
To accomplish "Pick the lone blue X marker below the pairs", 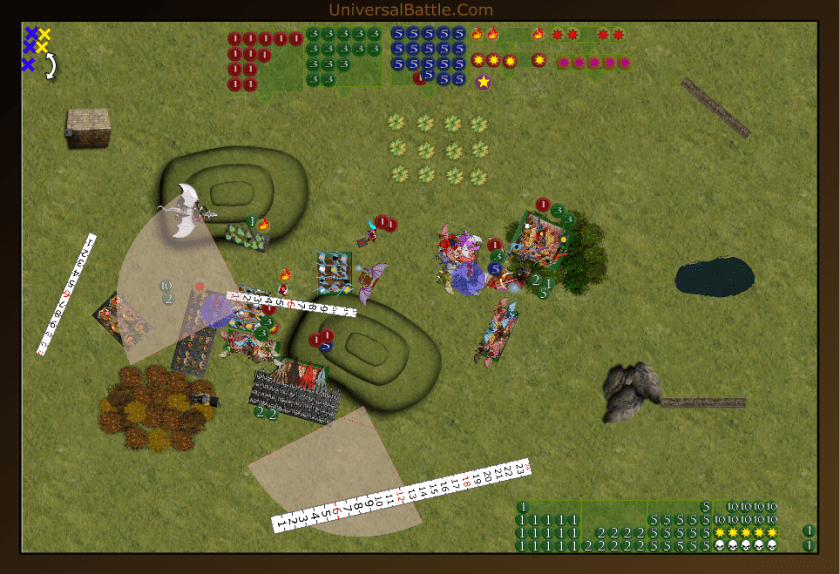I will click(x=28, y=65).
